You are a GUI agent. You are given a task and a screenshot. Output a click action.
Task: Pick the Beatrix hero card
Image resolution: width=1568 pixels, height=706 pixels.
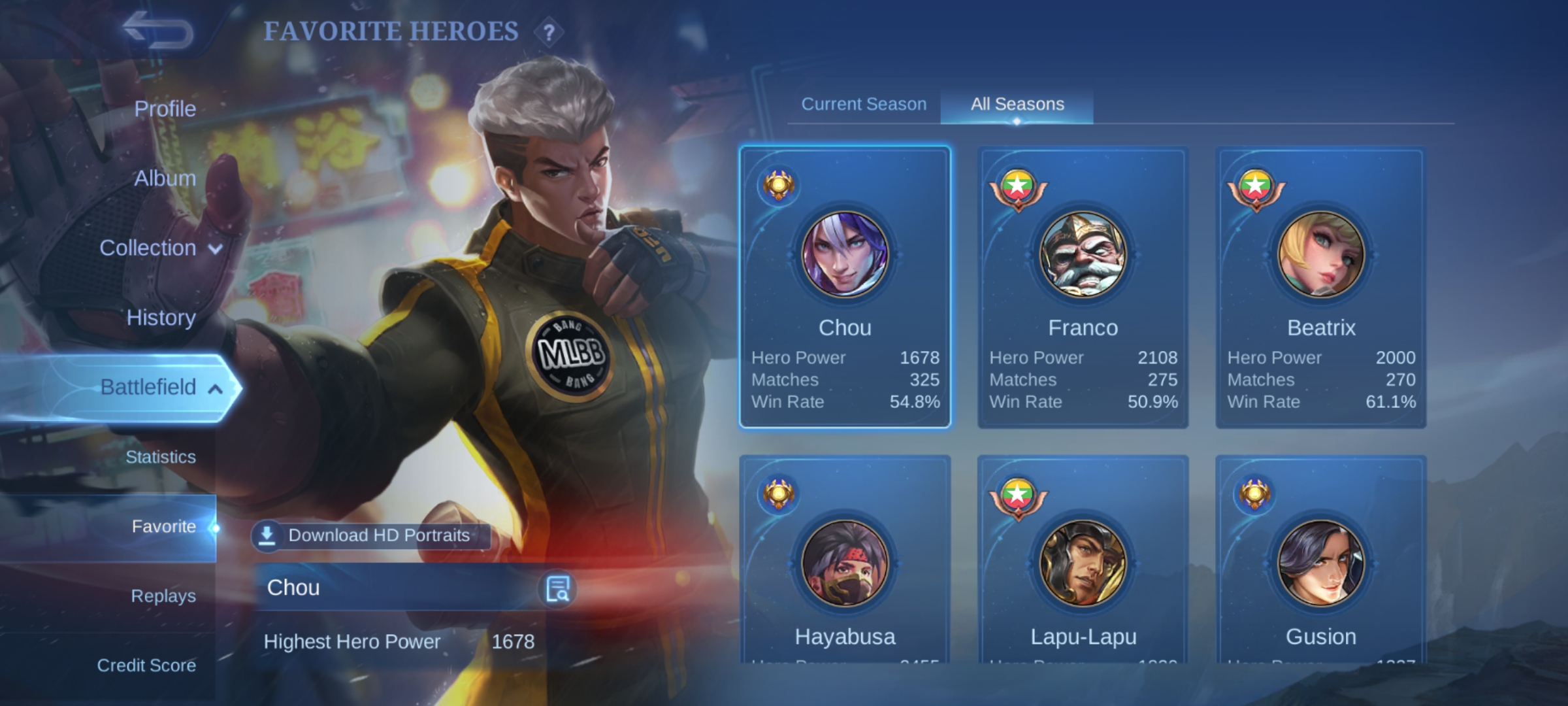[1320, 288]
